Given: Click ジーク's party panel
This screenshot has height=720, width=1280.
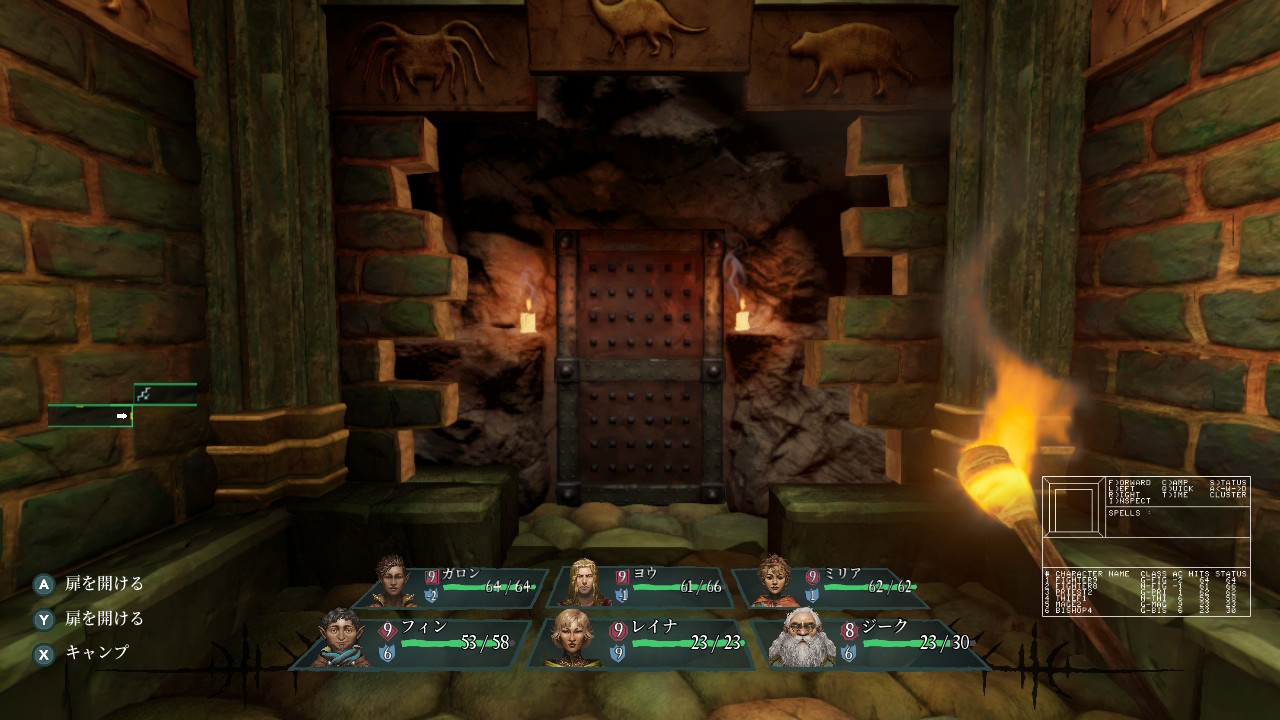Looking at the screenshot, I should [872, 642].
